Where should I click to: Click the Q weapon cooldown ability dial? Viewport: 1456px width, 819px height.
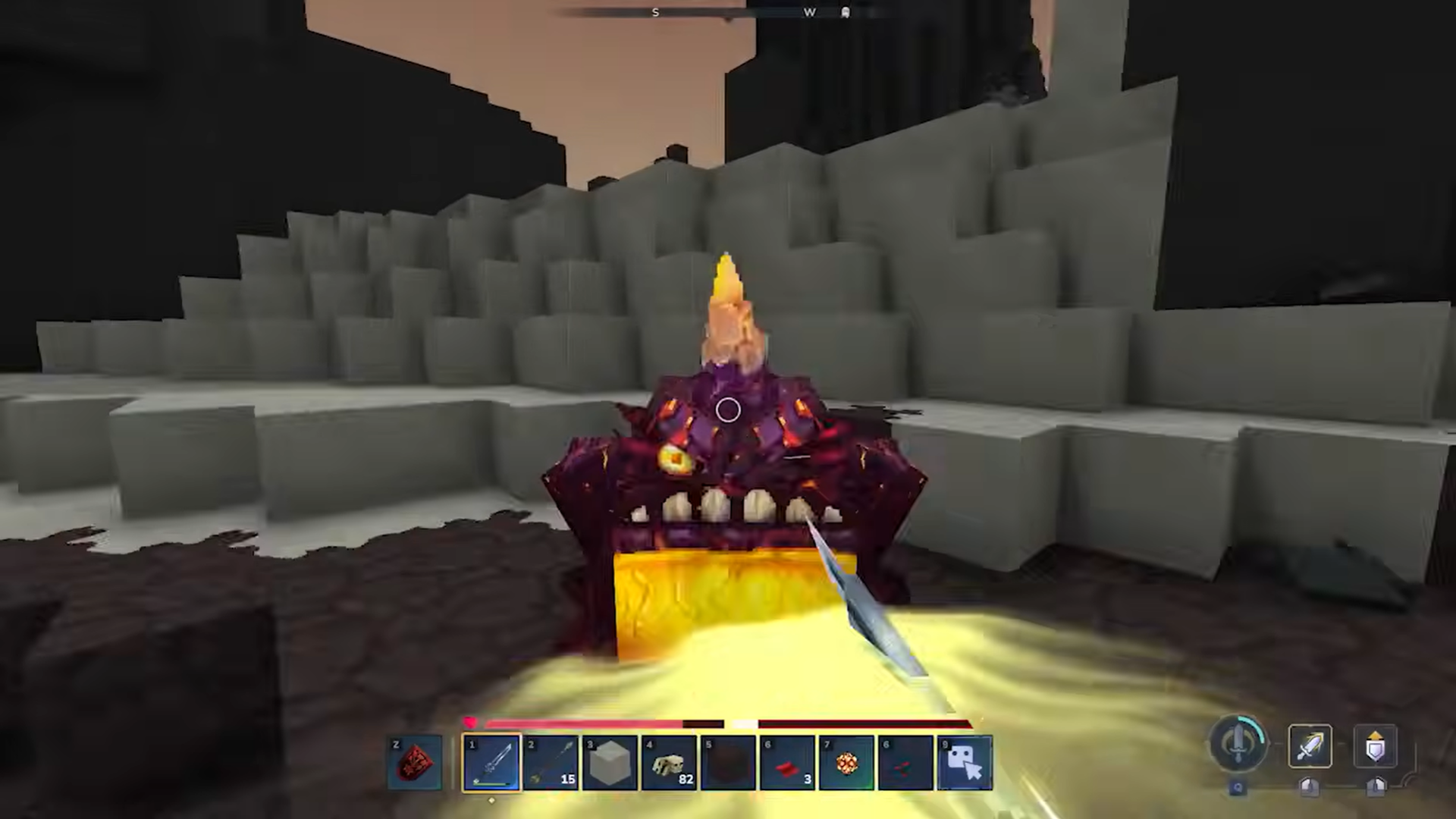pyautogui.click(x=1237, y=745)
